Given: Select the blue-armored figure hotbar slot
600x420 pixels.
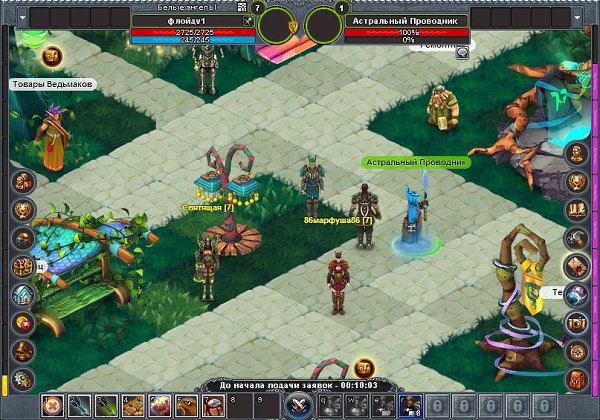Looking at the screenshot, I should point(410,405).
